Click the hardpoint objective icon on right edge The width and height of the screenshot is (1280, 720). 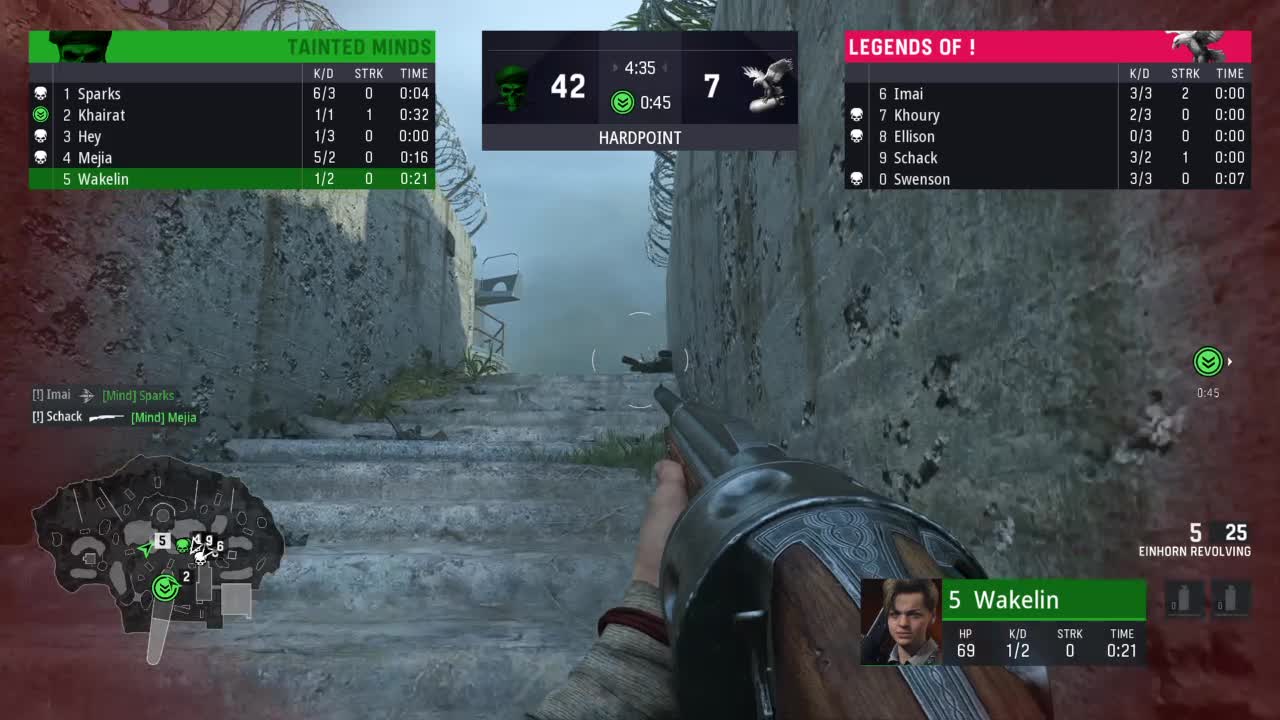tap(1208, 362)
